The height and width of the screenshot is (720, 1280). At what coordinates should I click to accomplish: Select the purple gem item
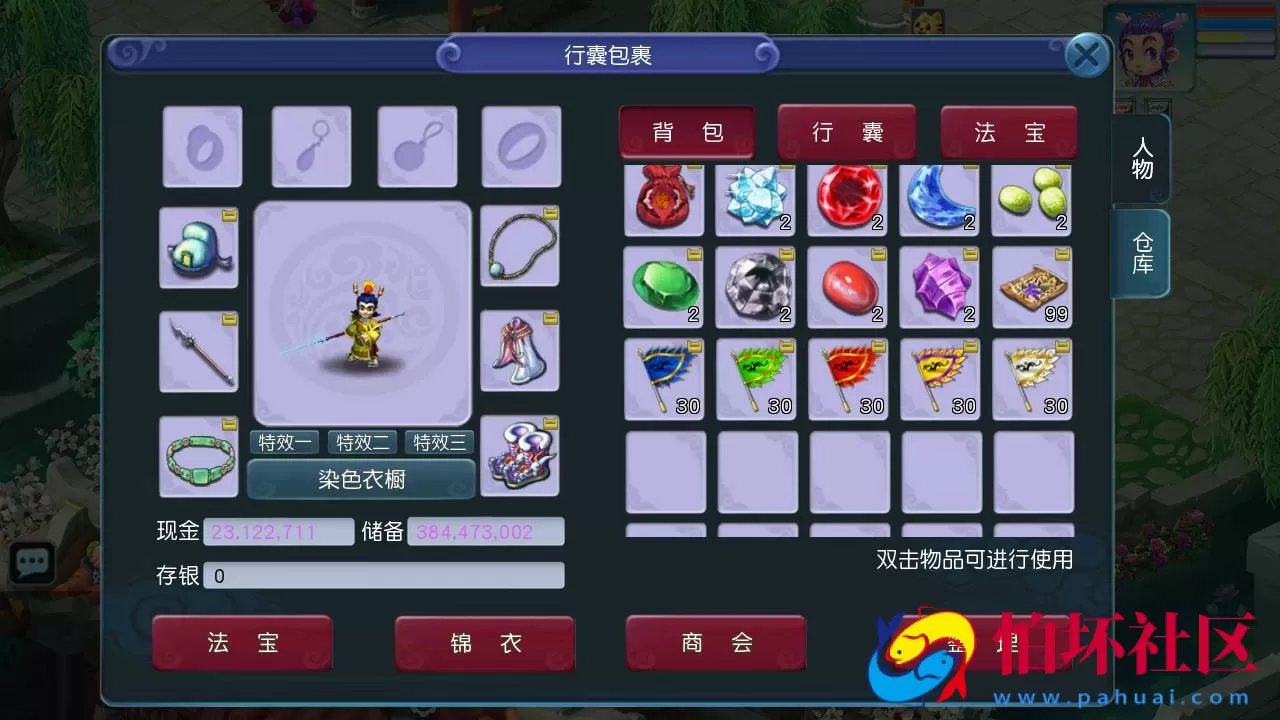939,287
